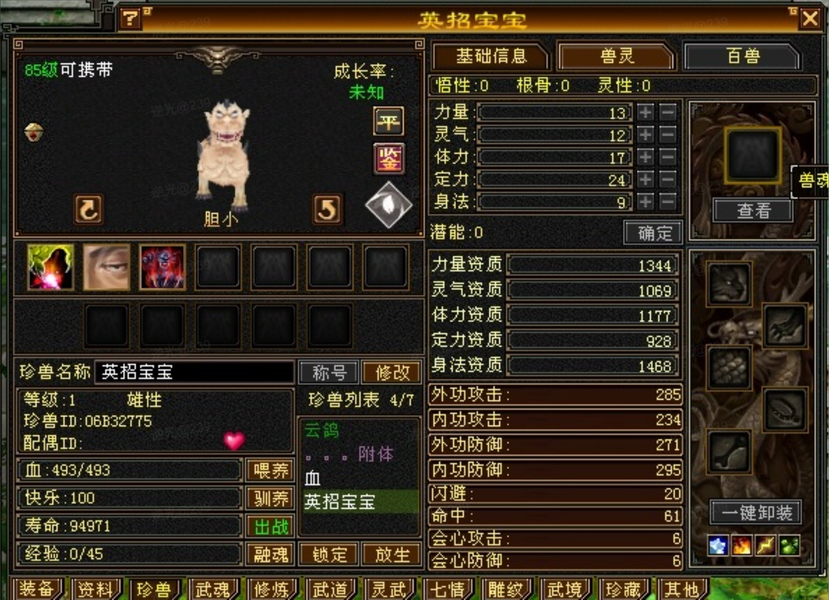This screenshot has width=829, height=600.
Task: Open the 装备 tab at bottom
Action: tap(37, 589)
